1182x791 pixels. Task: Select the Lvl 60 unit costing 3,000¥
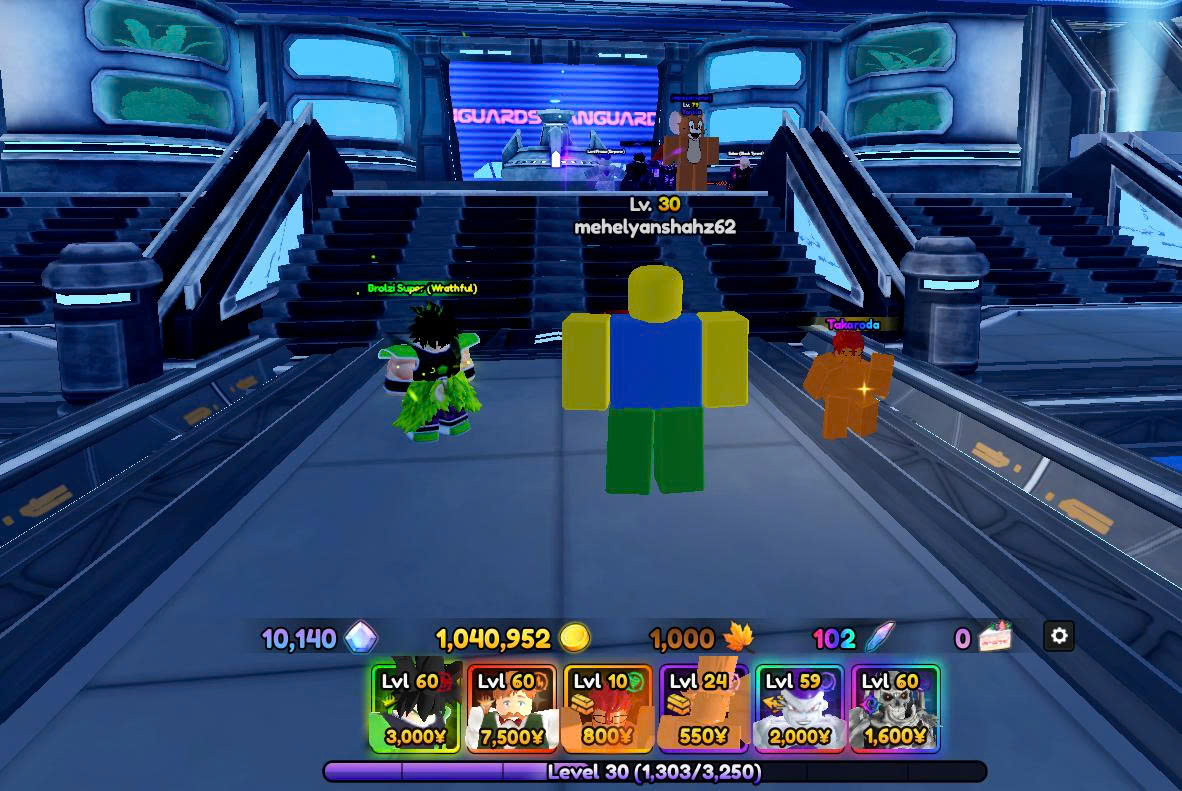[416, 708]
